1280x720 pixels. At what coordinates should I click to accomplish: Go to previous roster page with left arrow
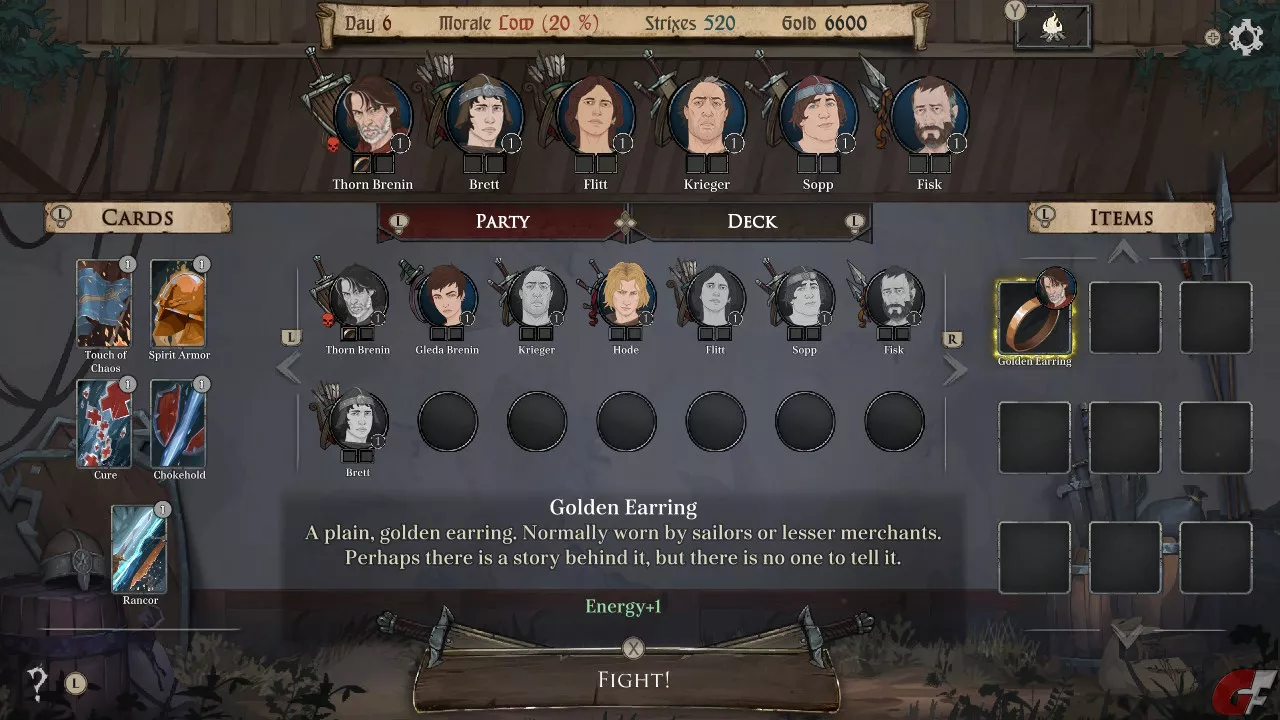click(289, 368)
